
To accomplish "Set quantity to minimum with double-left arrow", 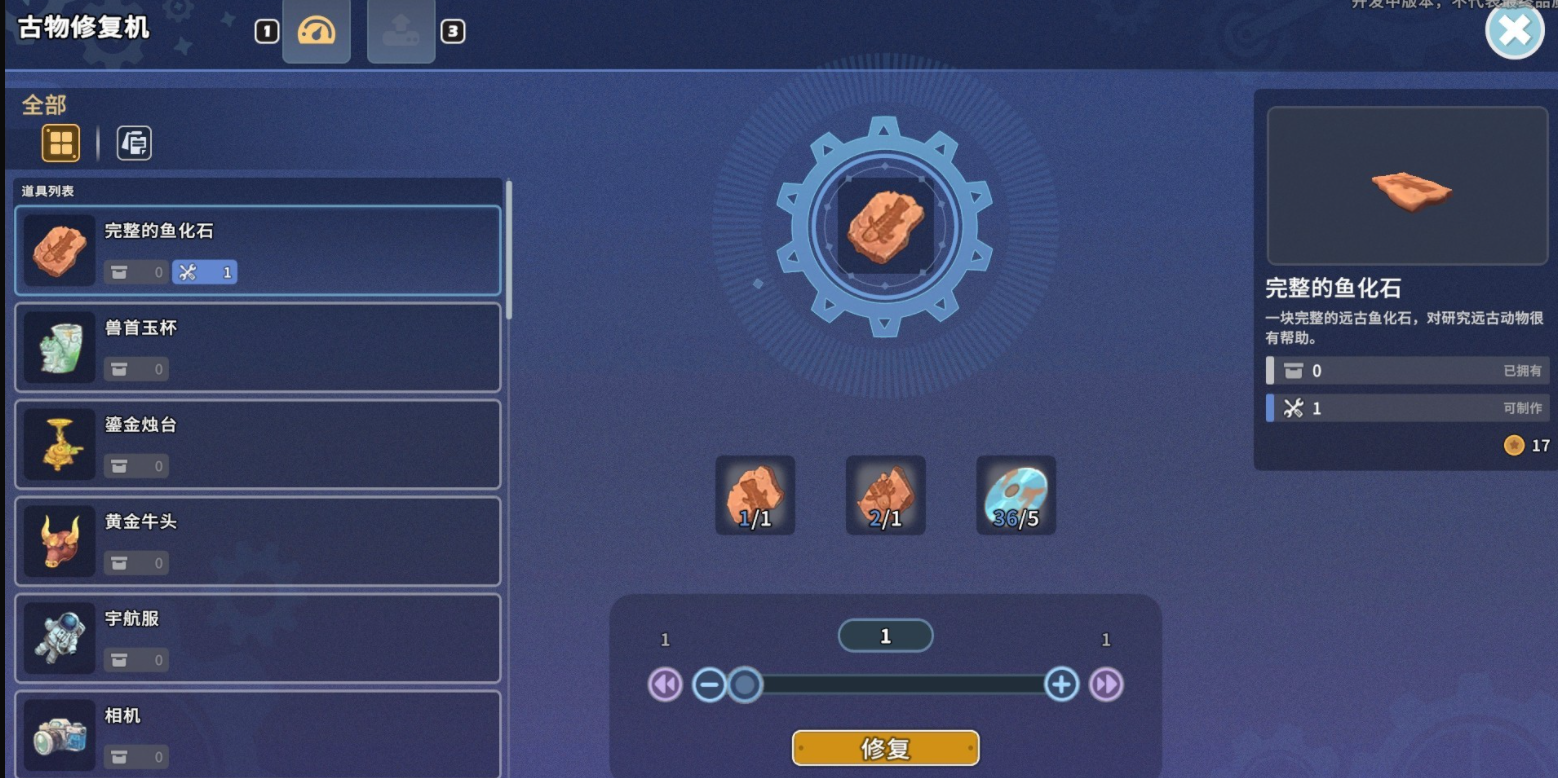I will click(665, 685).
